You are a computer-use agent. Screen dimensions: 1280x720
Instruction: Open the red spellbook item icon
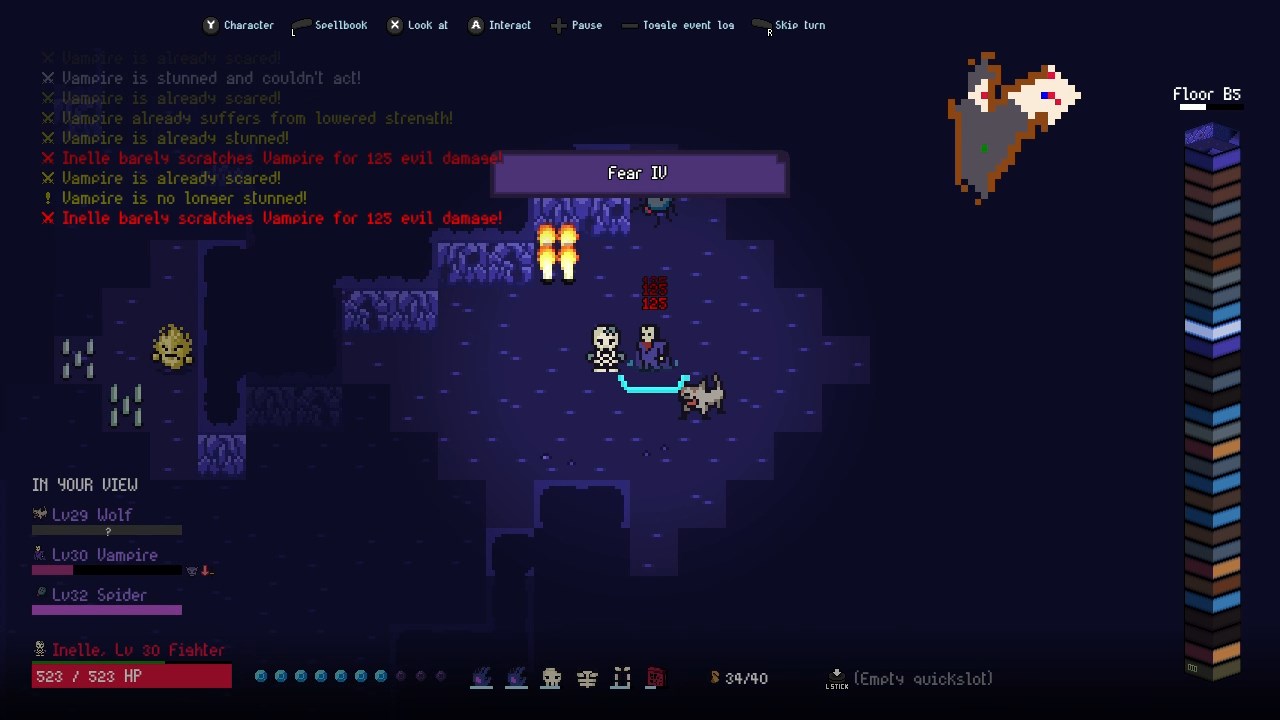(x=656, y=678)
